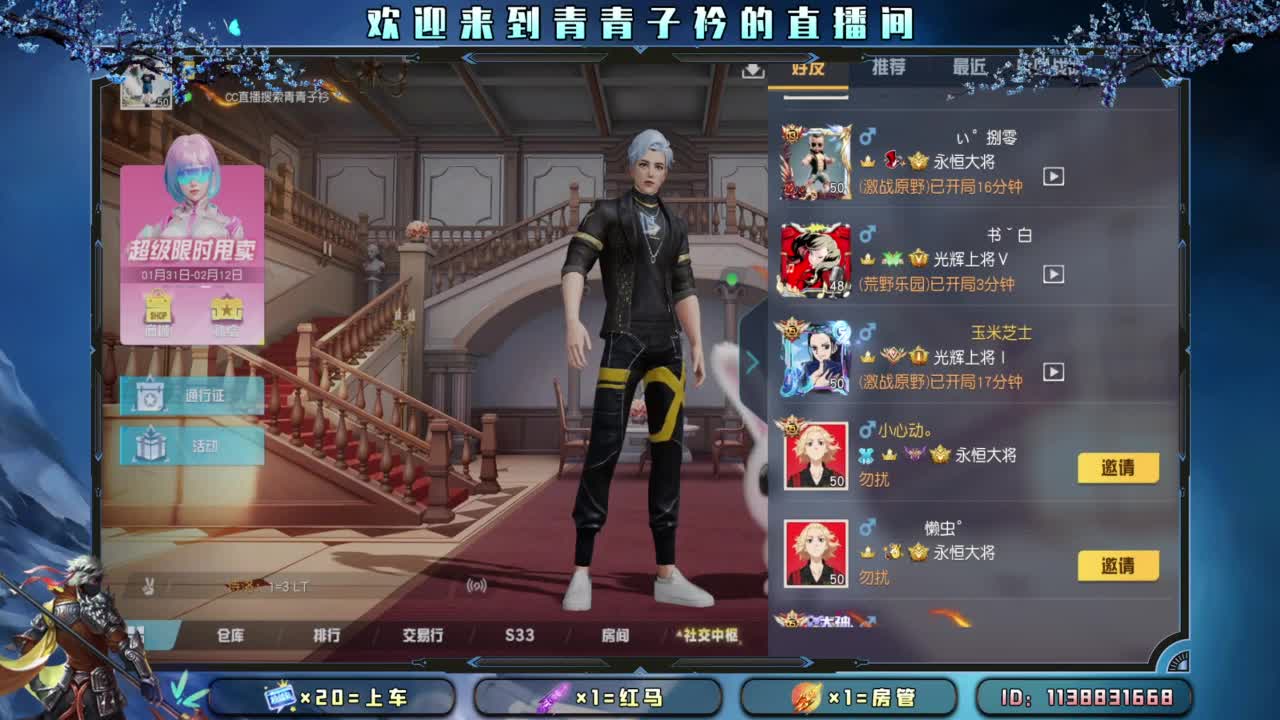
Task: Invite 懒虫˚ with the 邀请 button
Action: pyautogui.click(x=1117, y=564)
